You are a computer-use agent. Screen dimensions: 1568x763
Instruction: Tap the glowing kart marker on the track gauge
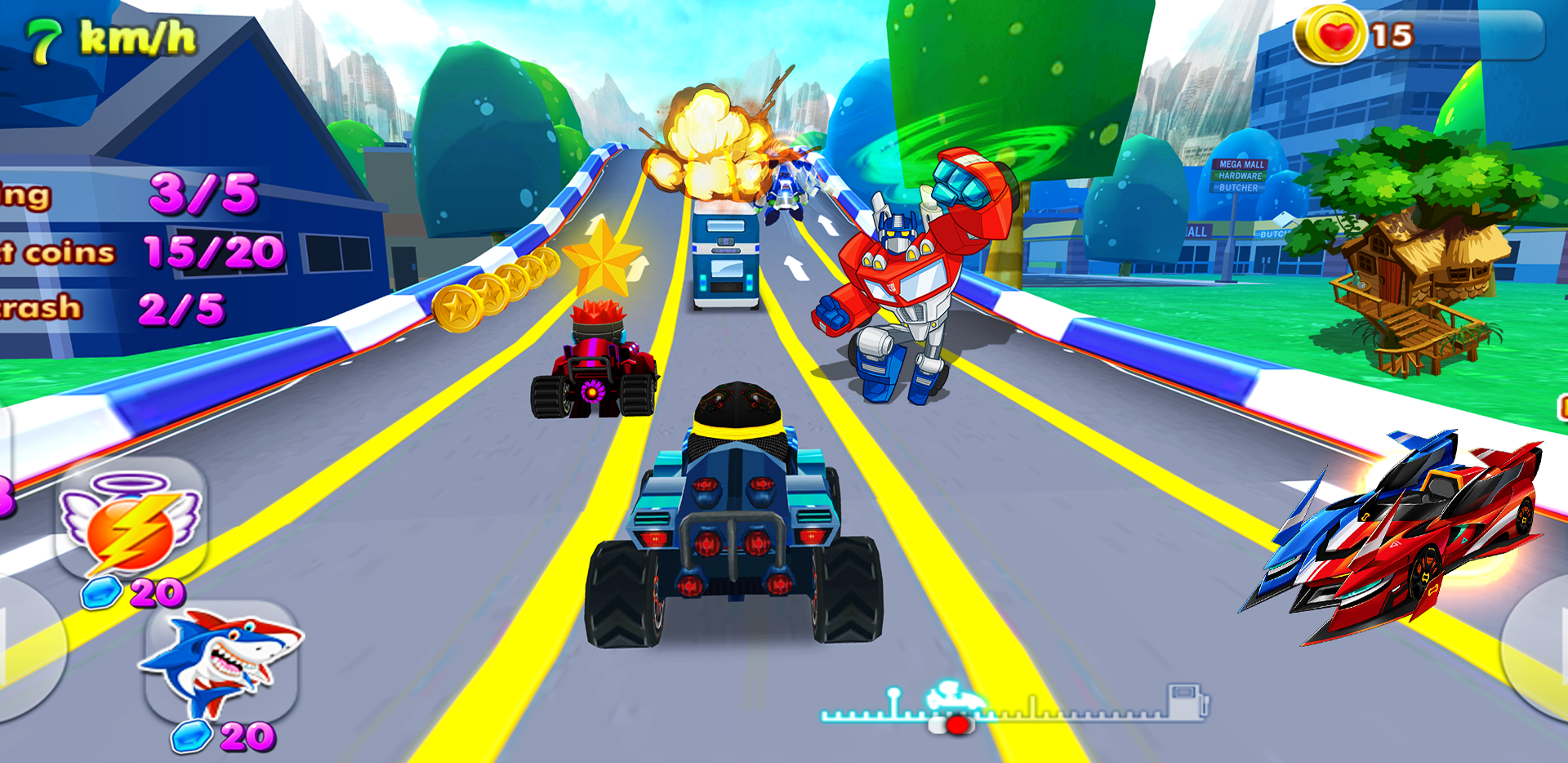955,697
